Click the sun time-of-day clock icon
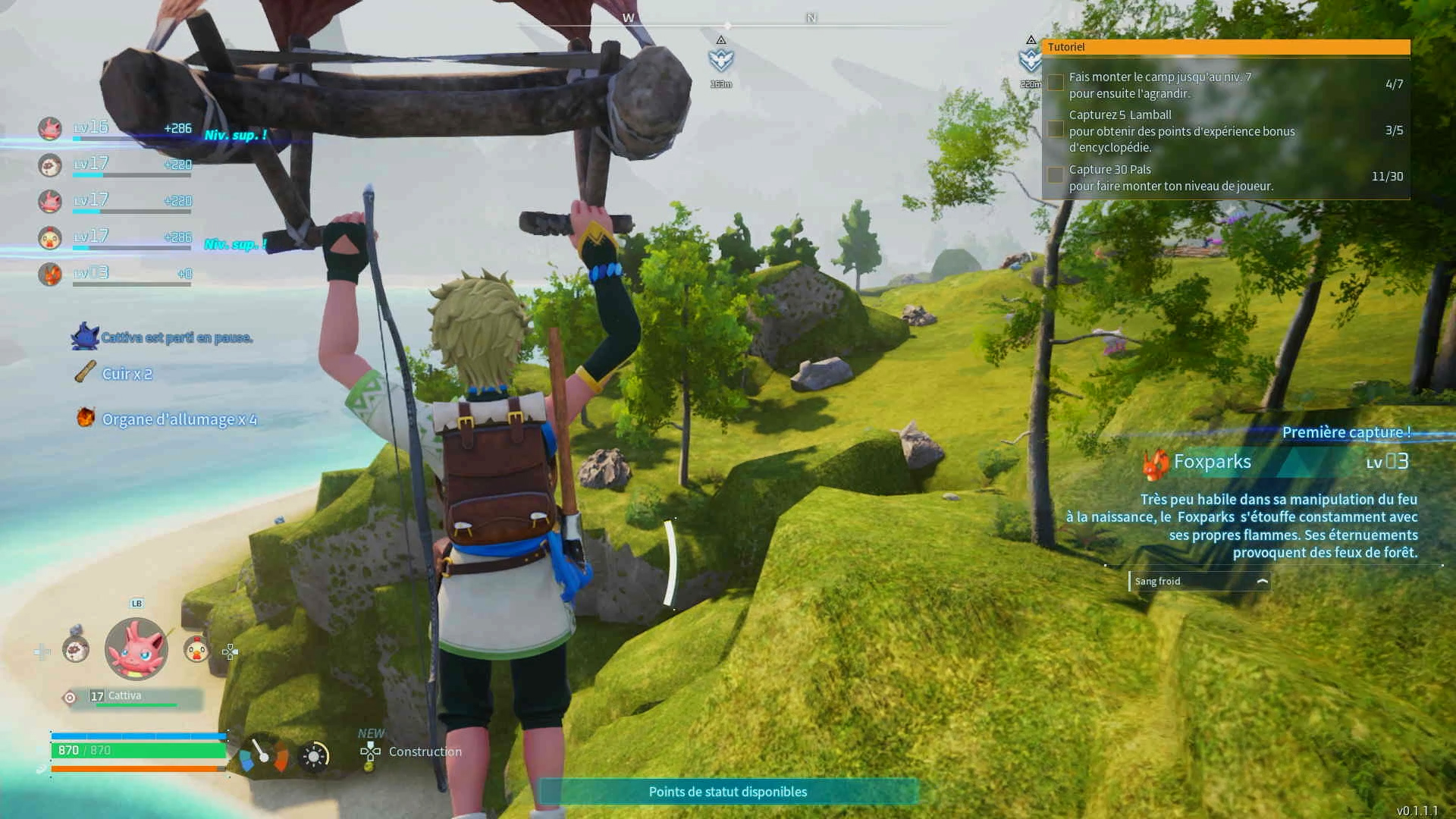This screenshot has width=1456, height=819. tap(314, 756)
